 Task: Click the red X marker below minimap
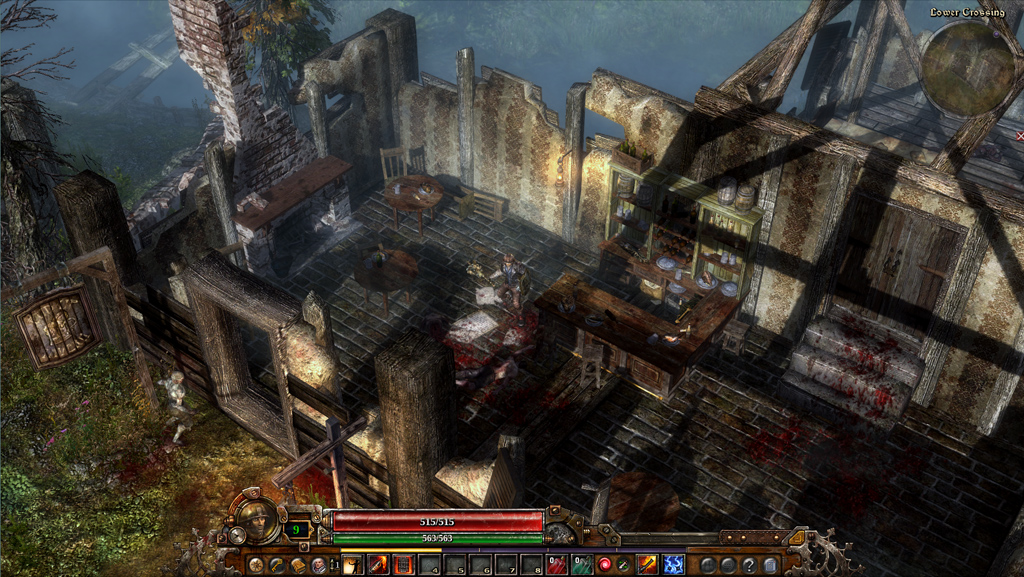click(x=1019, y=135)
